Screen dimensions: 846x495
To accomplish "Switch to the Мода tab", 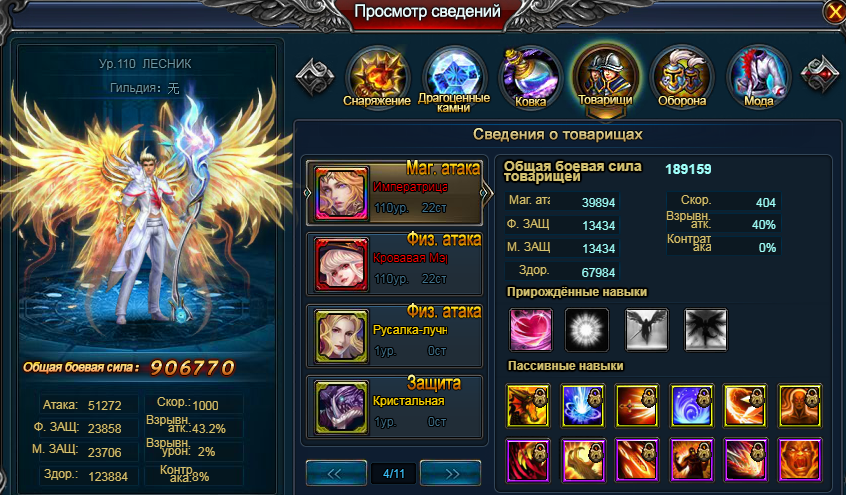I will coord(759,75).
